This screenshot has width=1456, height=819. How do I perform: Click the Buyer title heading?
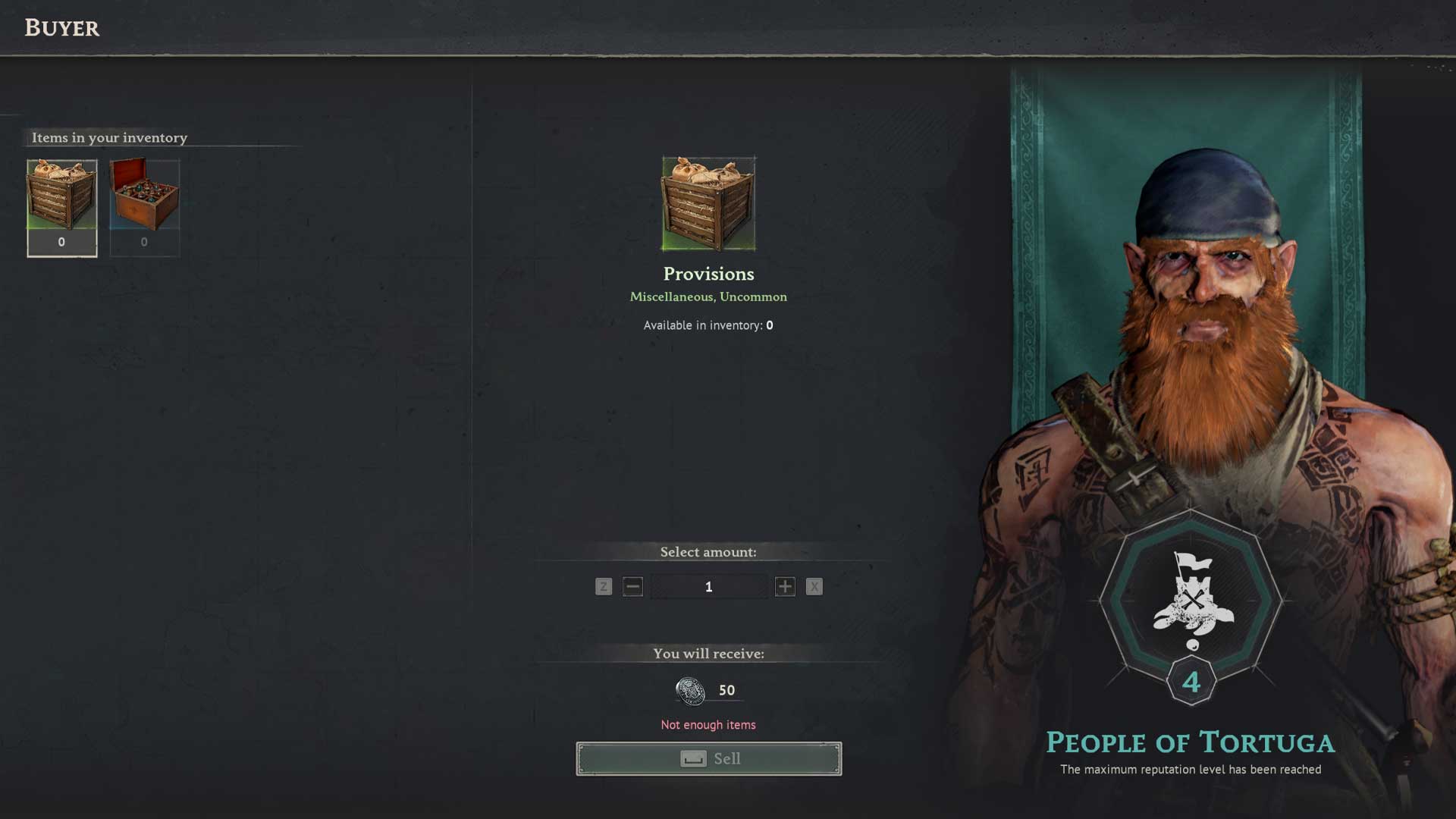[x=62, y=28]
